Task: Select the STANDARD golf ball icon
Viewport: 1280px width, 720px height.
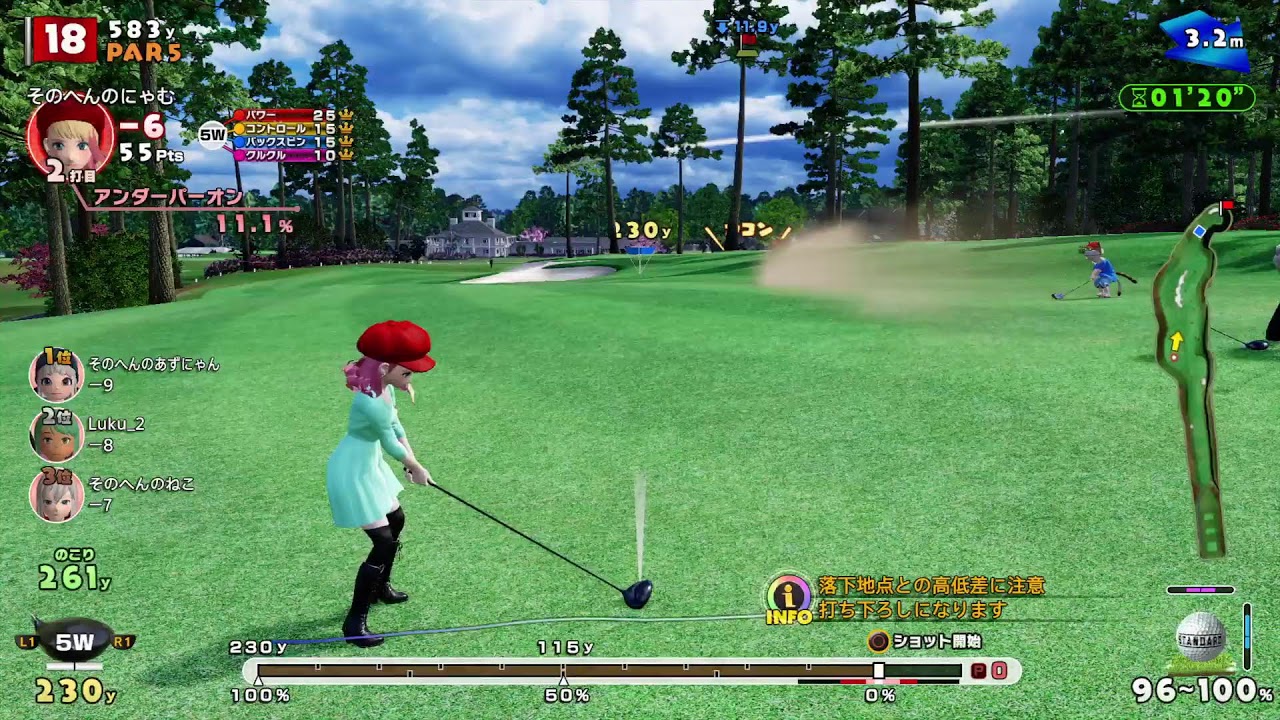Action: click(1201, 638)
